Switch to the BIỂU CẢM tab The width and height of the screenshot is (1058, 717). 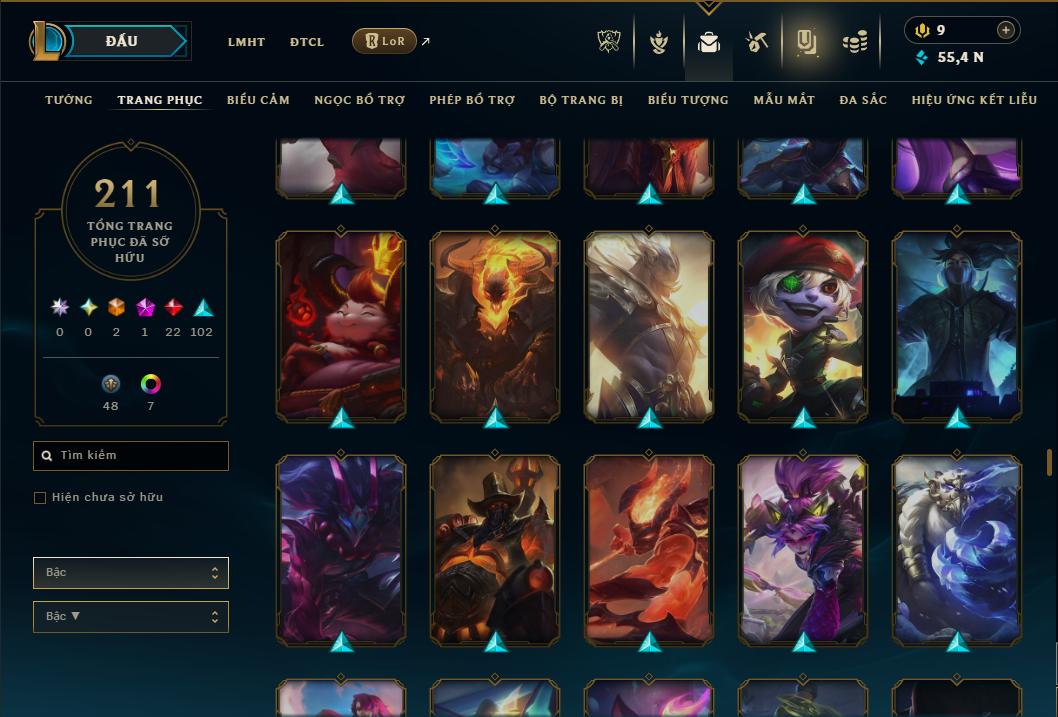[258, 100]
